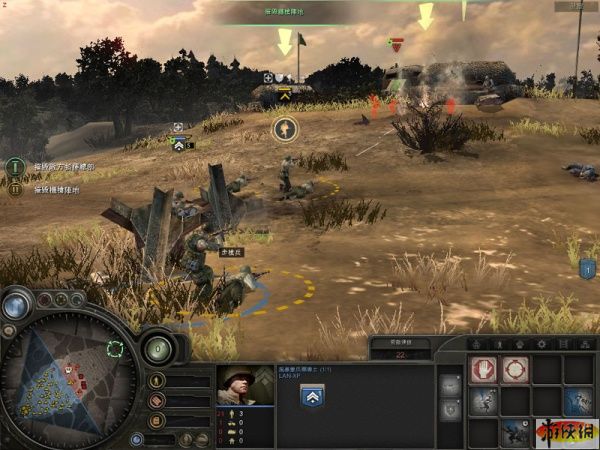Activate the running soldier ability on the left
The height and width of the screenshot is (450, 600).
pos(484,401)
